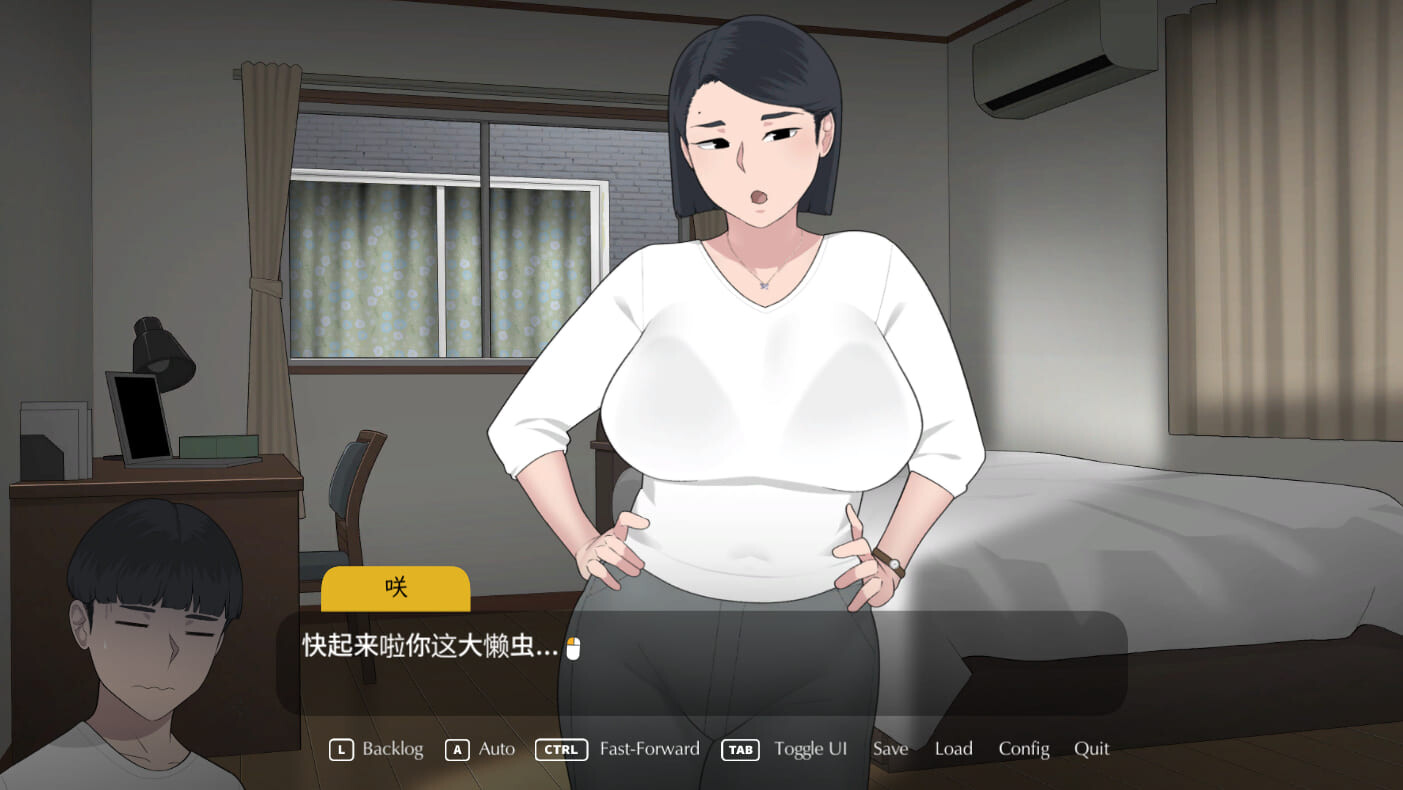Viewport: 1403px width, 790px height.
Task: Advance the dialogue text box
Action: click(x=700, y=662)
